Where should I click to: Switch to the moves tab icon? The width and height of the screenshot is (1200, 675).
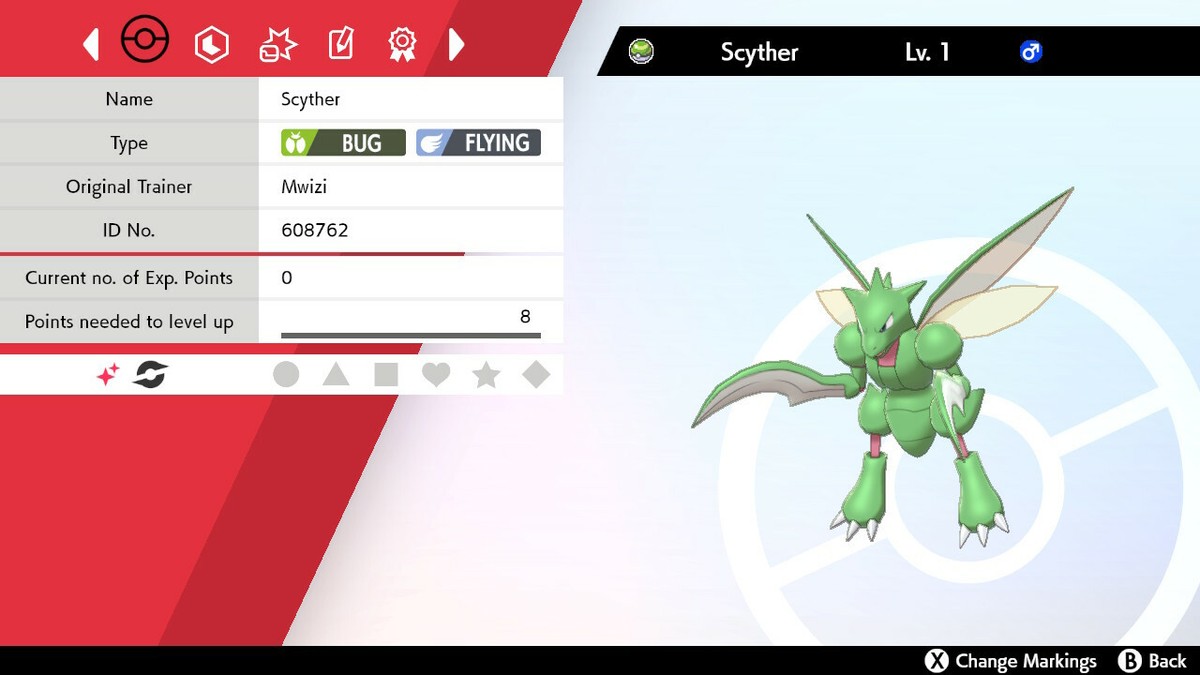[x=277, y=44]
